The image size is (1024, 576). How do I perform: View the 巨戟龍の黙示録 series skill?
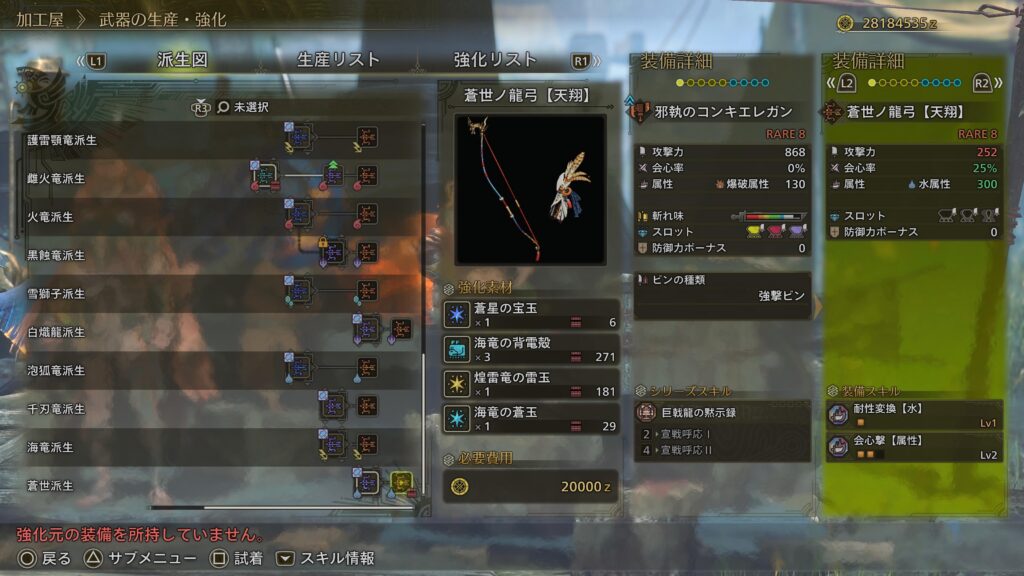click(x=722, y=412)
